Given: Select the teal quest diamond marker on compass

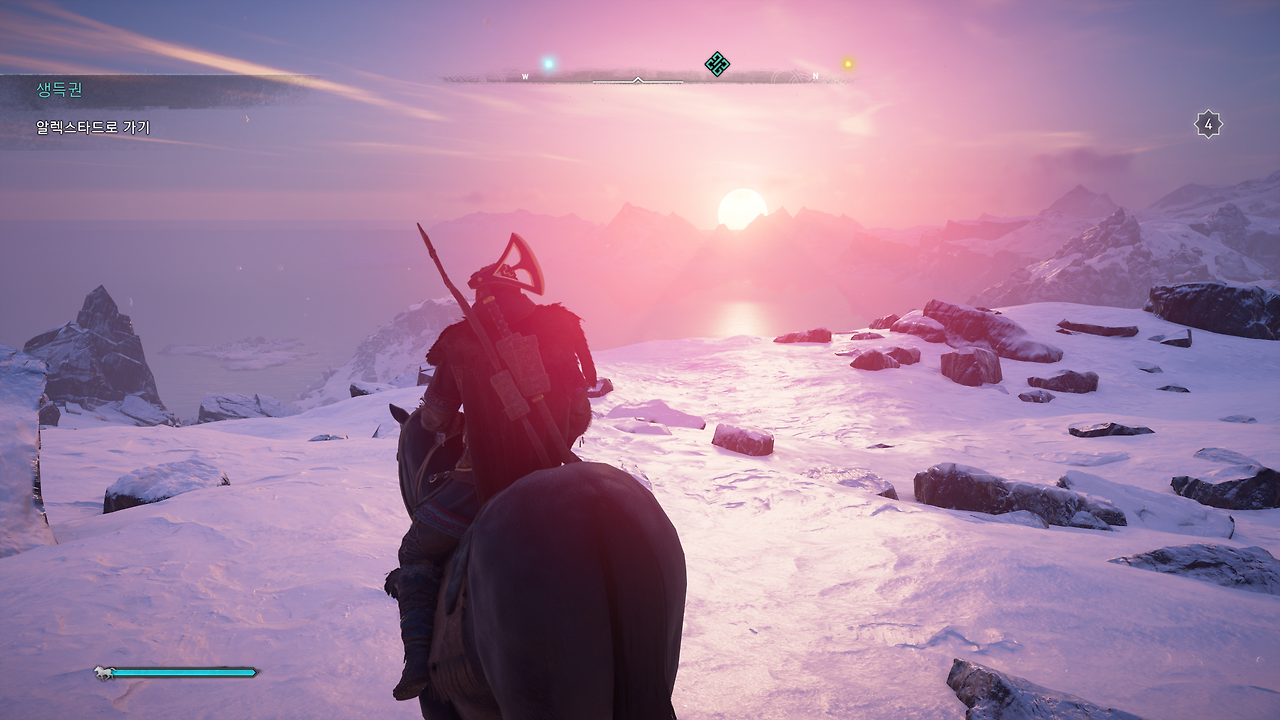Looking at the screenshot, I should [x=718, y=62].
